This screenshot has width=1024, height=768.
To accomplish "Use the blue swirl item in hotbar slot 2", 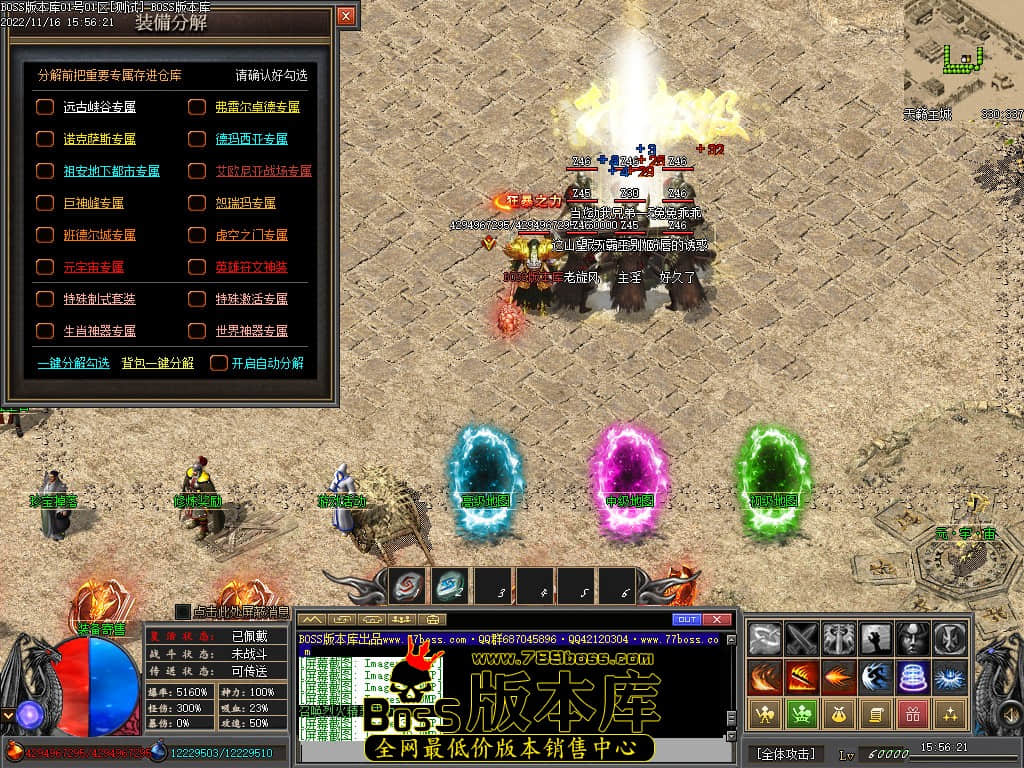I will pos(449,587).
